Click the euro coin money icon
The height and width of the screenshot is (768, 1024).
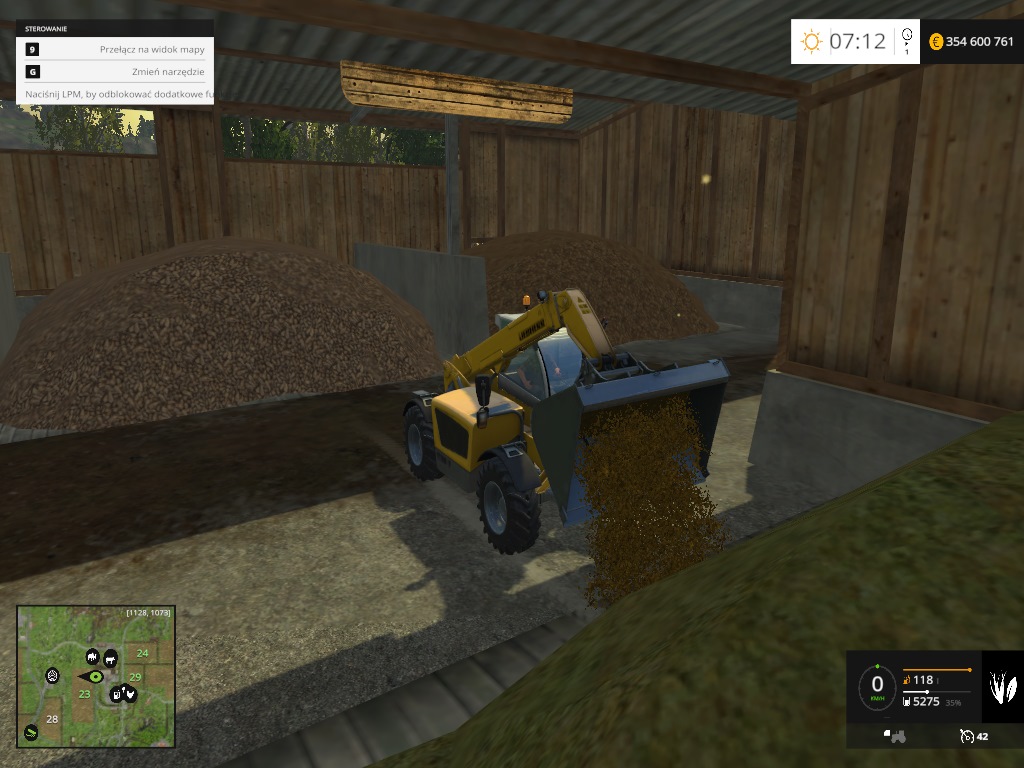936,42
